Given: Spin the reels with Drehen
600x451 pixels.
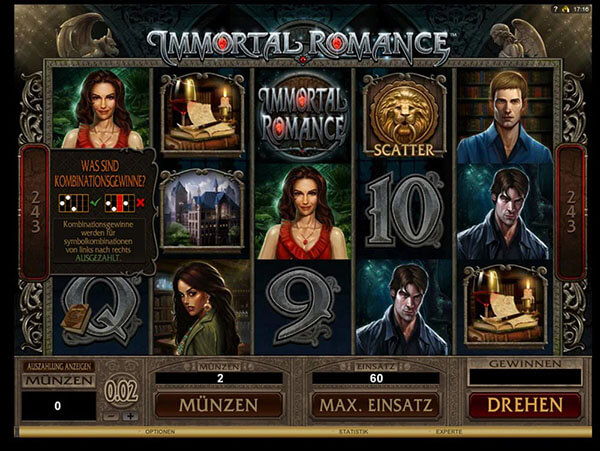Looking at the screenshot, I should click(524, 405).
